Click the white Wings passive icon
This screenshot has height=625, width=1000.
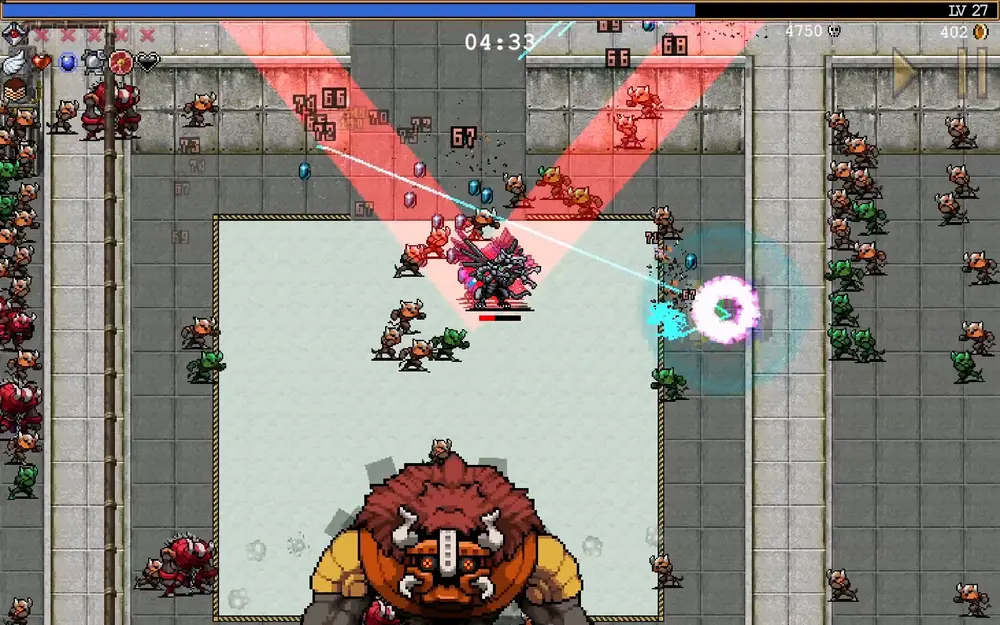tap(14, 63)
